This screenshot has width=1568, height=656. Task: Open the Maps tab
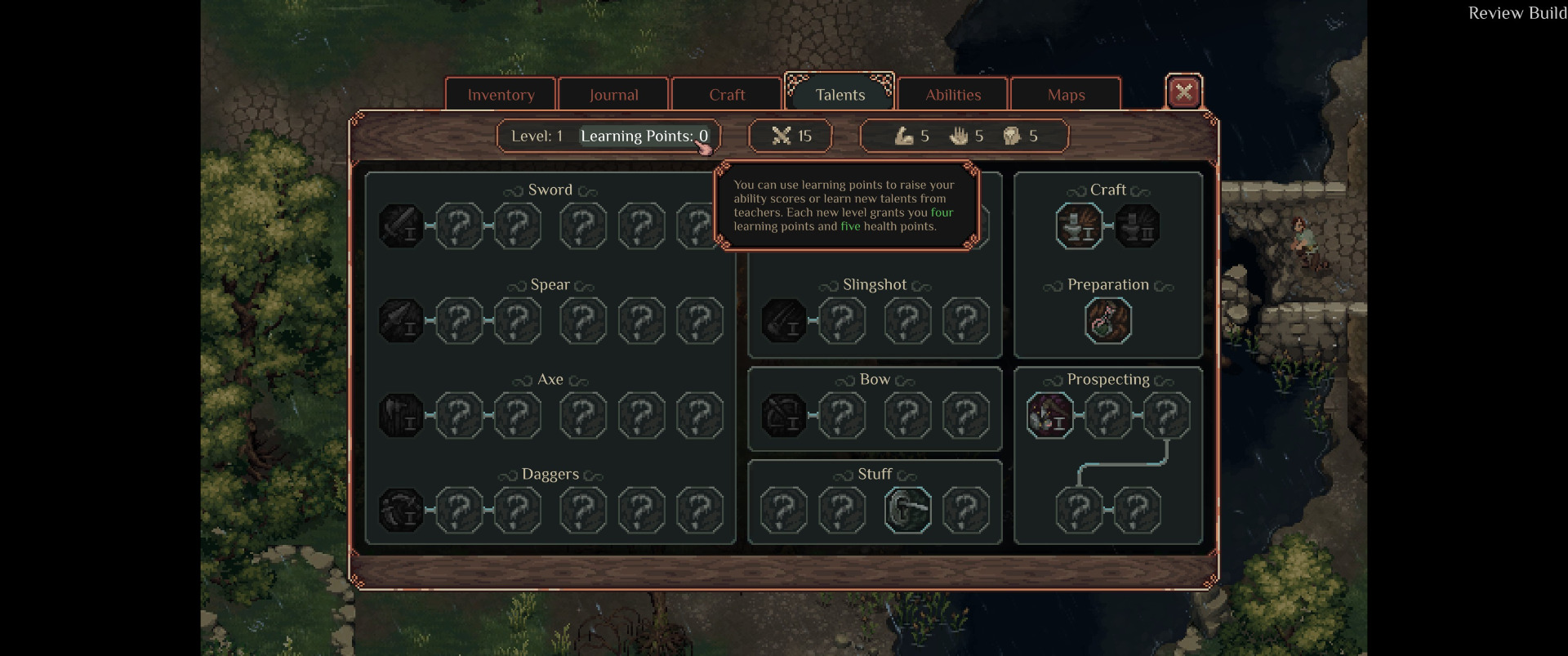tap(1066, 95)
